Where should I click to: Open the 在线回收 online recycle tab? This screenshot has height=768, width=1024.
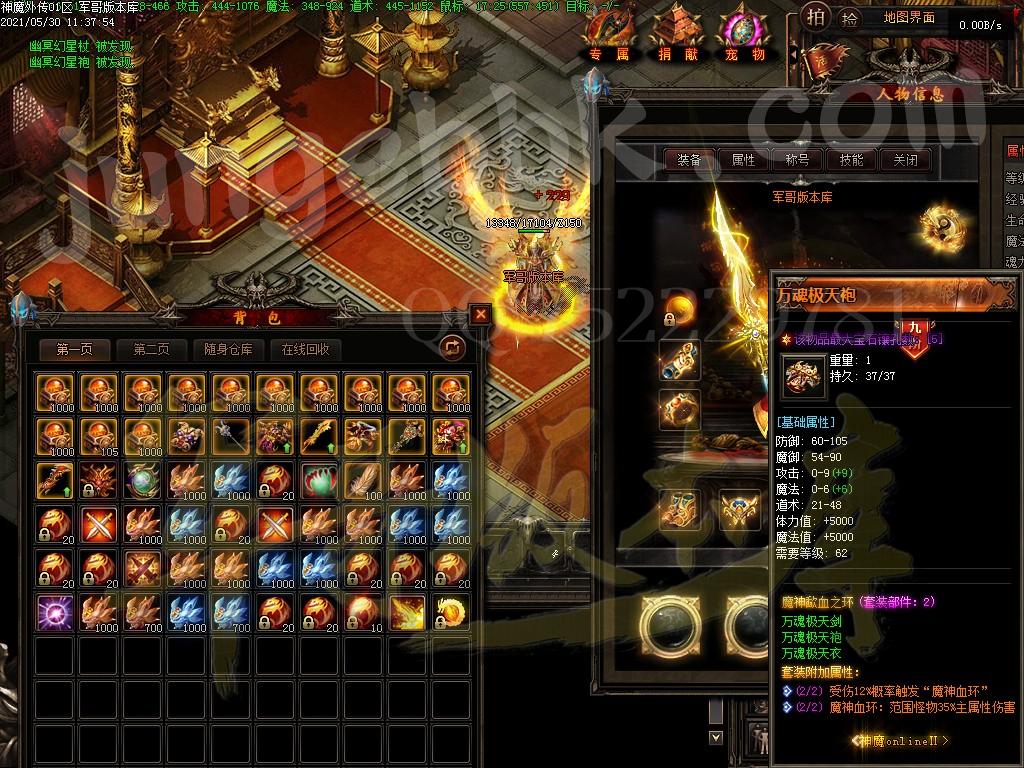306,349
